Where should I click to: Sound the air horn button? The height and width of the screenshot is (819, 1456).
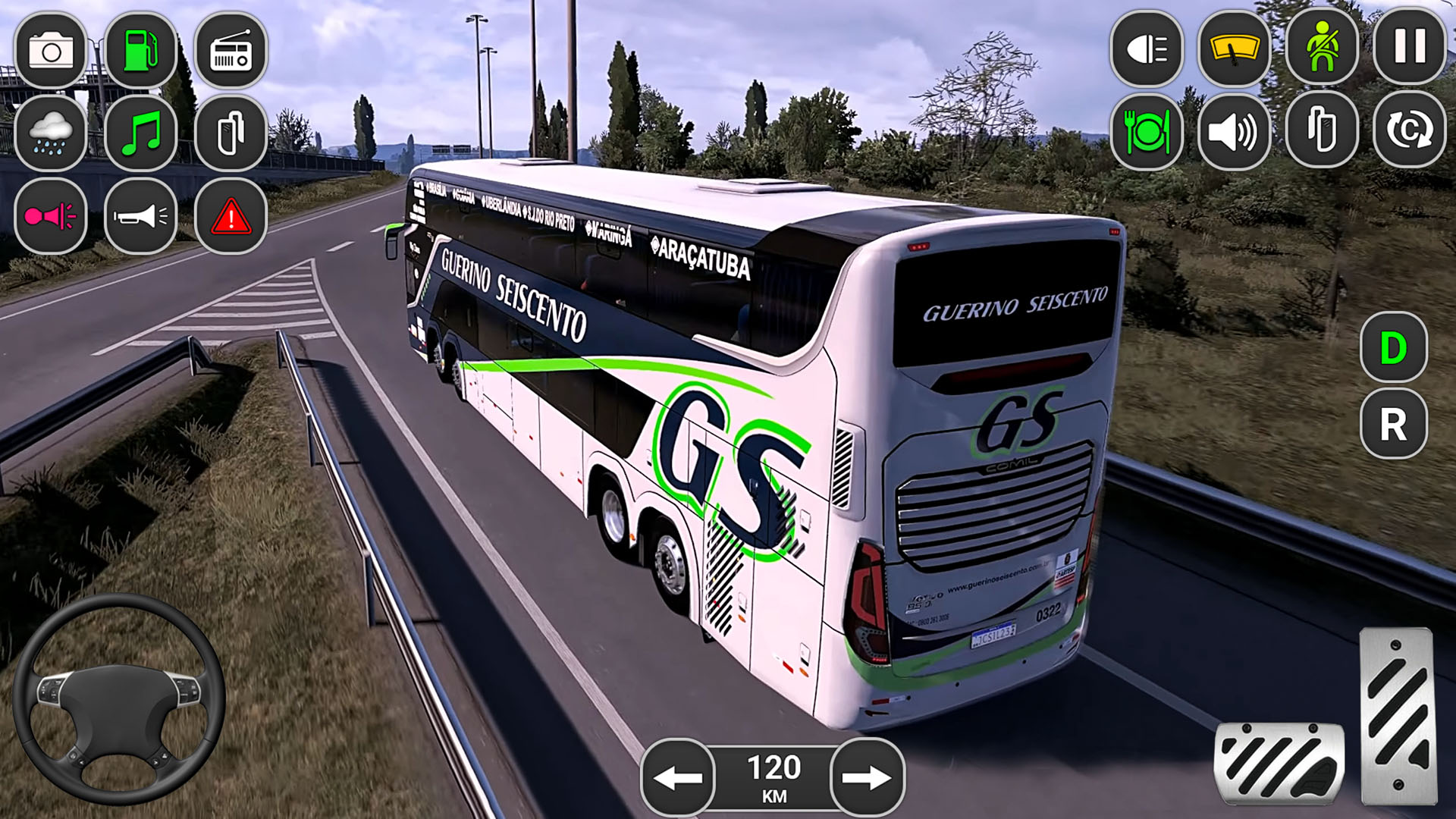141,217
